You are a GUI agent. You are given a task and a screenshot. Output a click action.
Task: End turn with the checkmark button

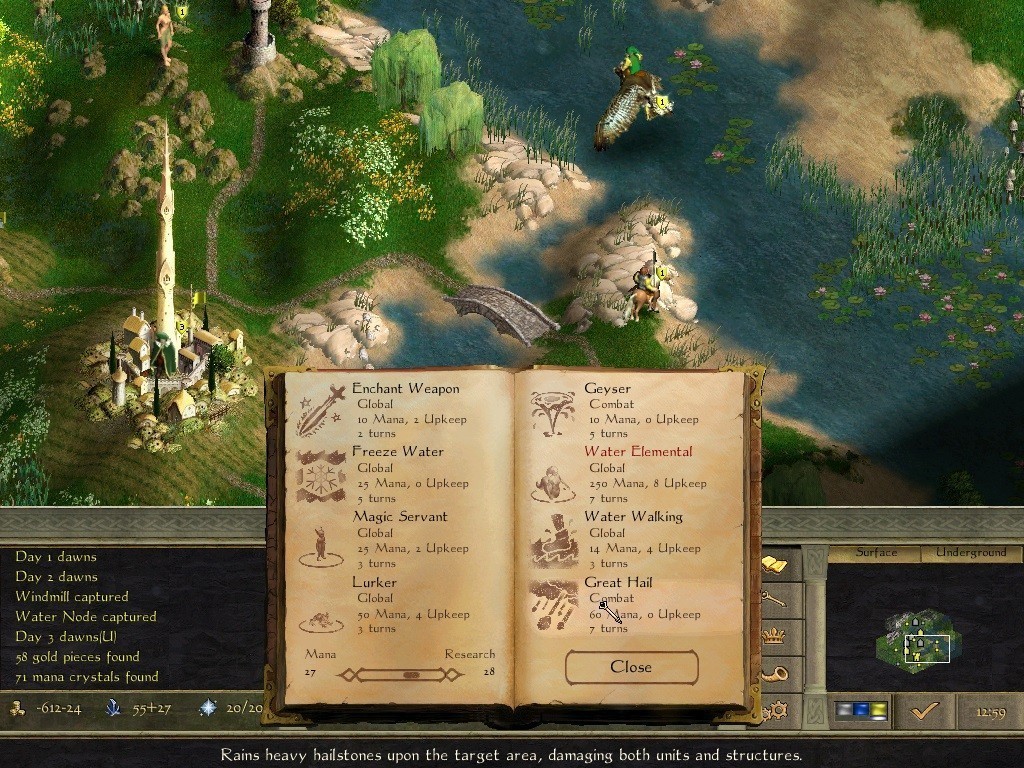coord(924,710)
